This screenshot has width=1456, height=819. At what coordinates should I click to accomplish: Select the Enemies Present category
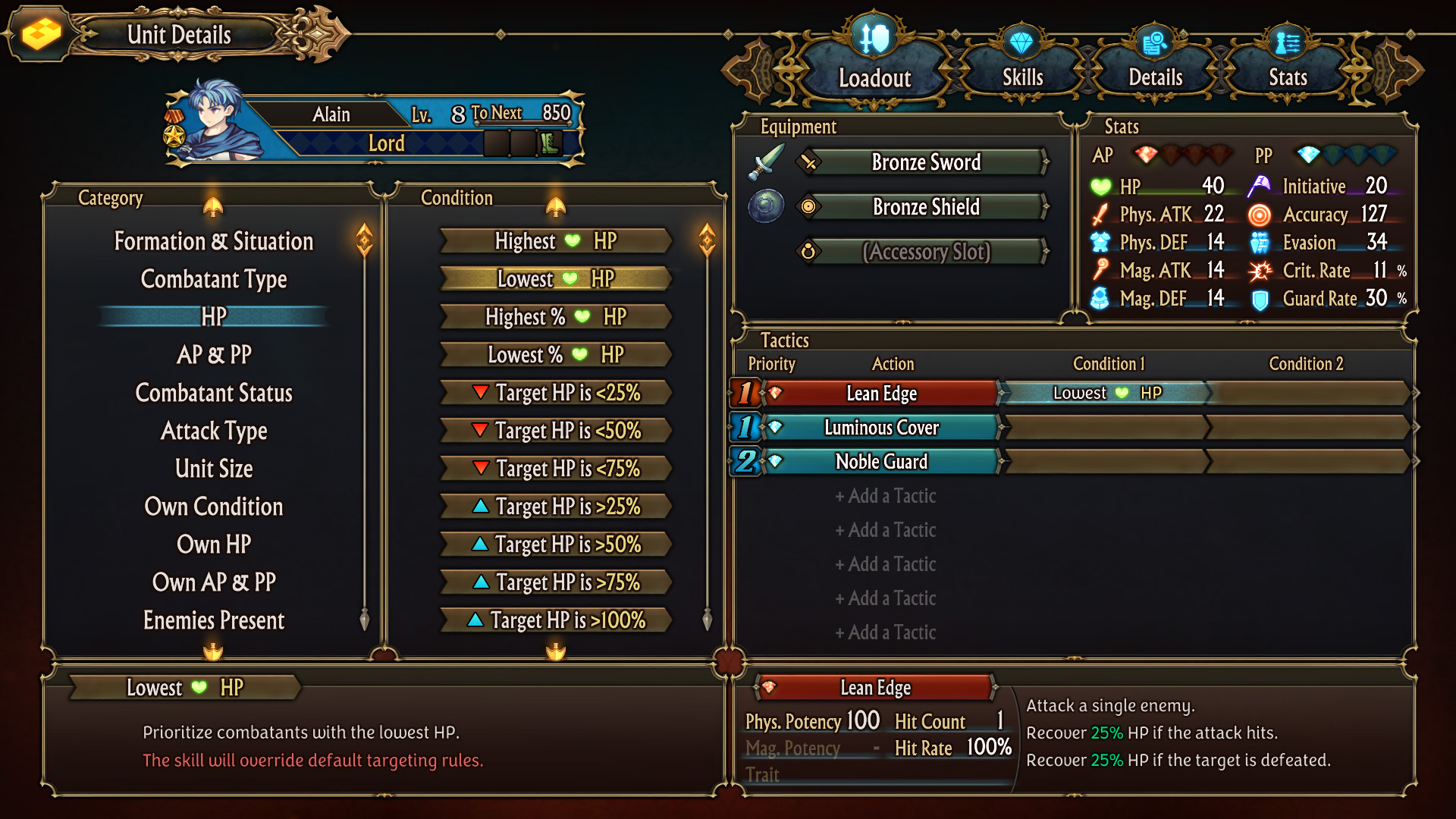(214, 620)
